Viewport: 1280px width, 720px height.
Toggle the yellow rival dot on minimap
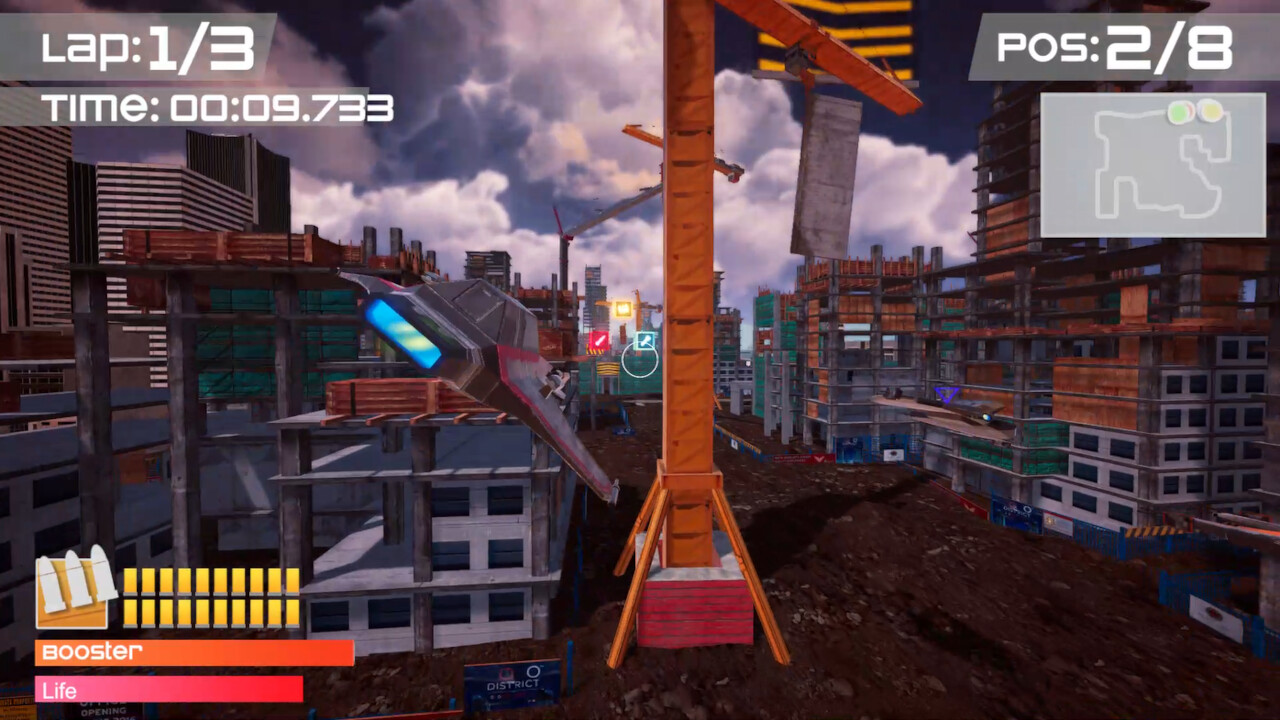tap(1209, 110)
